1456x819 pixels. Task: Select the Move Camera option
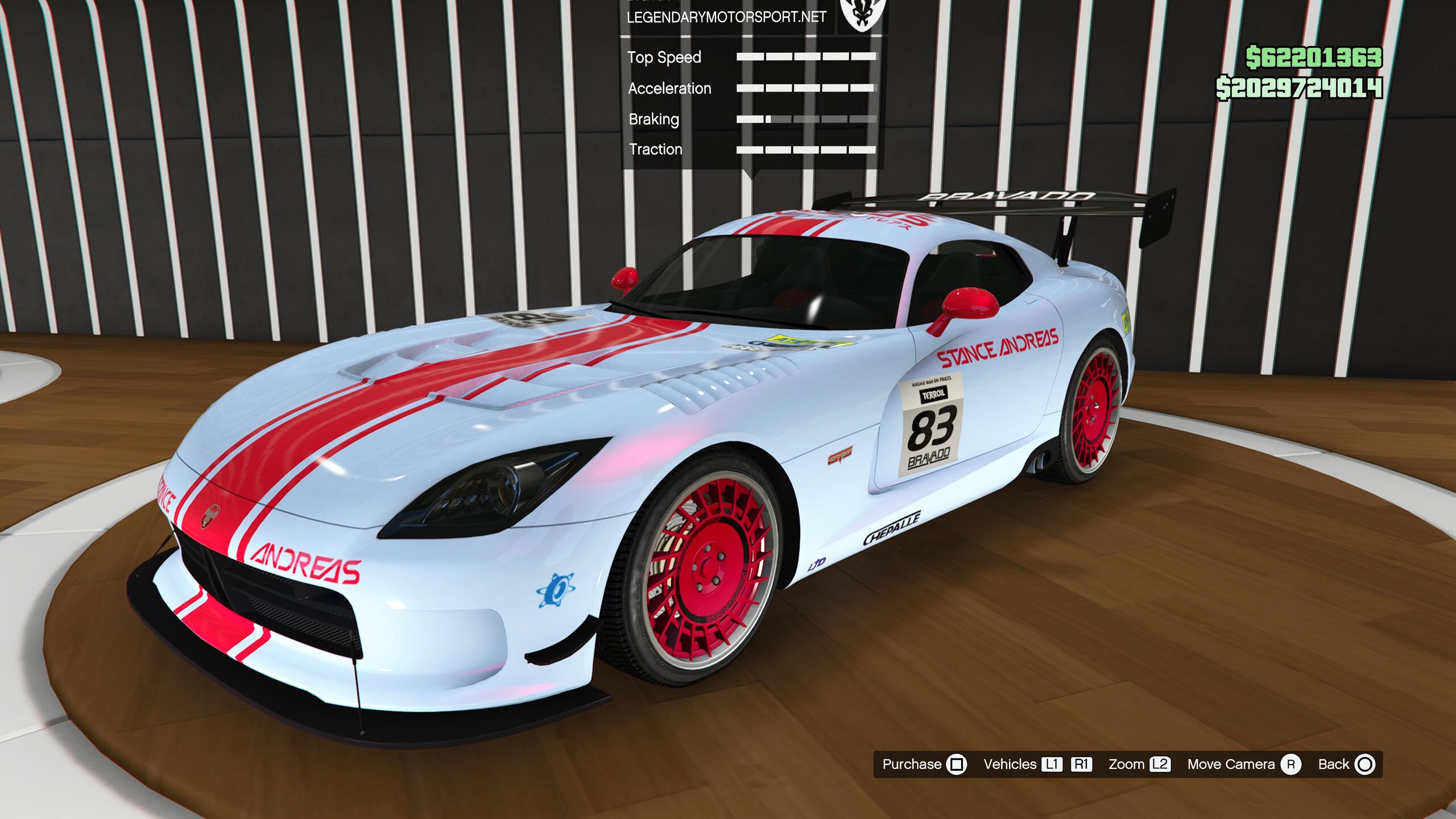coord(1243,764)
